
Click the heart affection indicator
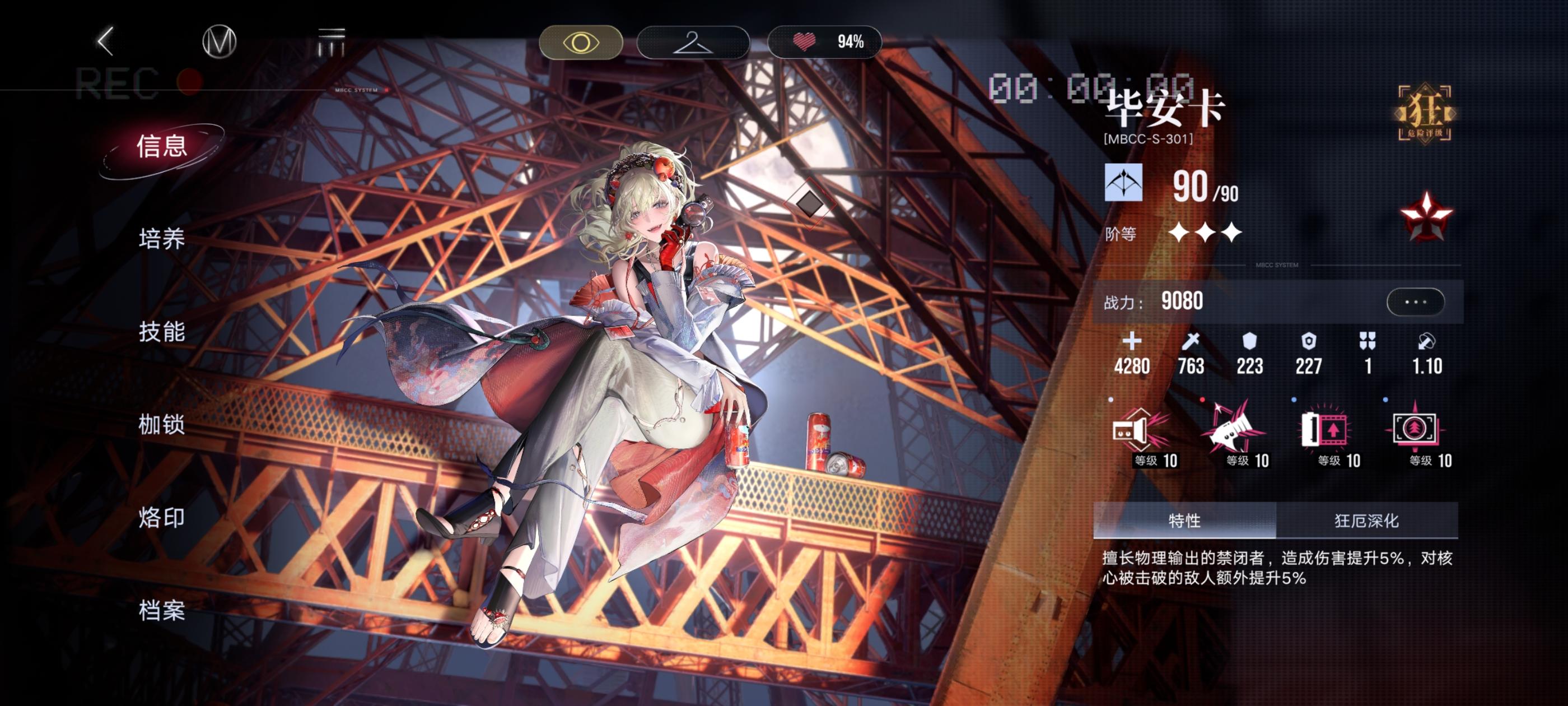[x=805, y=43]
